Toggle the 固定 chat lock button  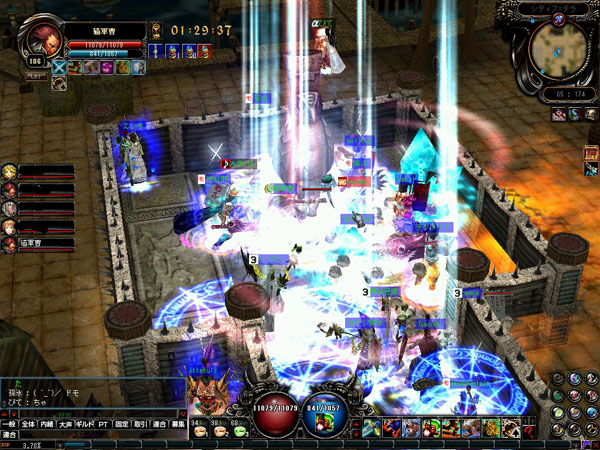coord(121,424)
